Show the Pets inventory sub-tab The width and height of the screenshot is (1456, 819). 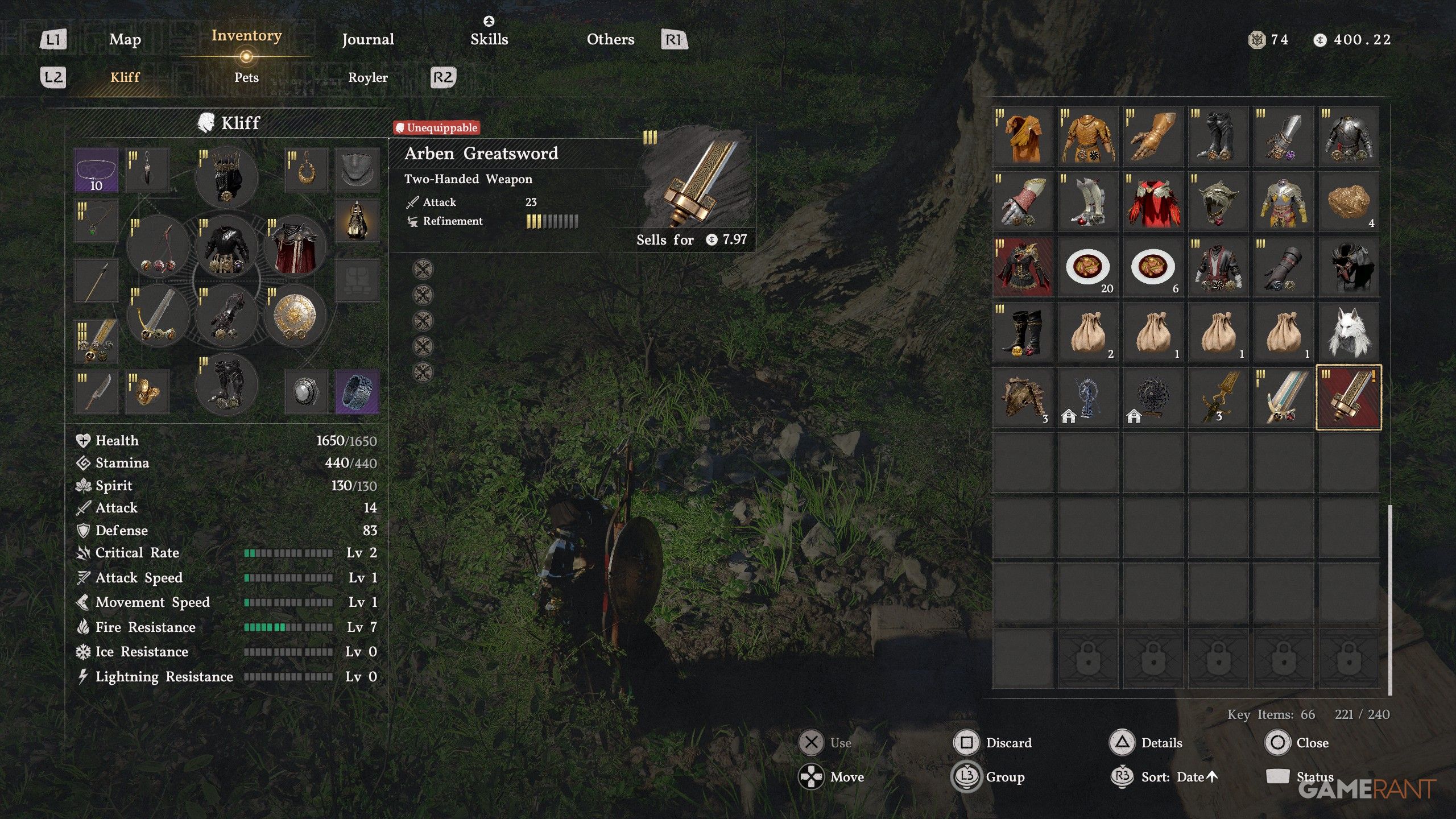pos(246,77)
